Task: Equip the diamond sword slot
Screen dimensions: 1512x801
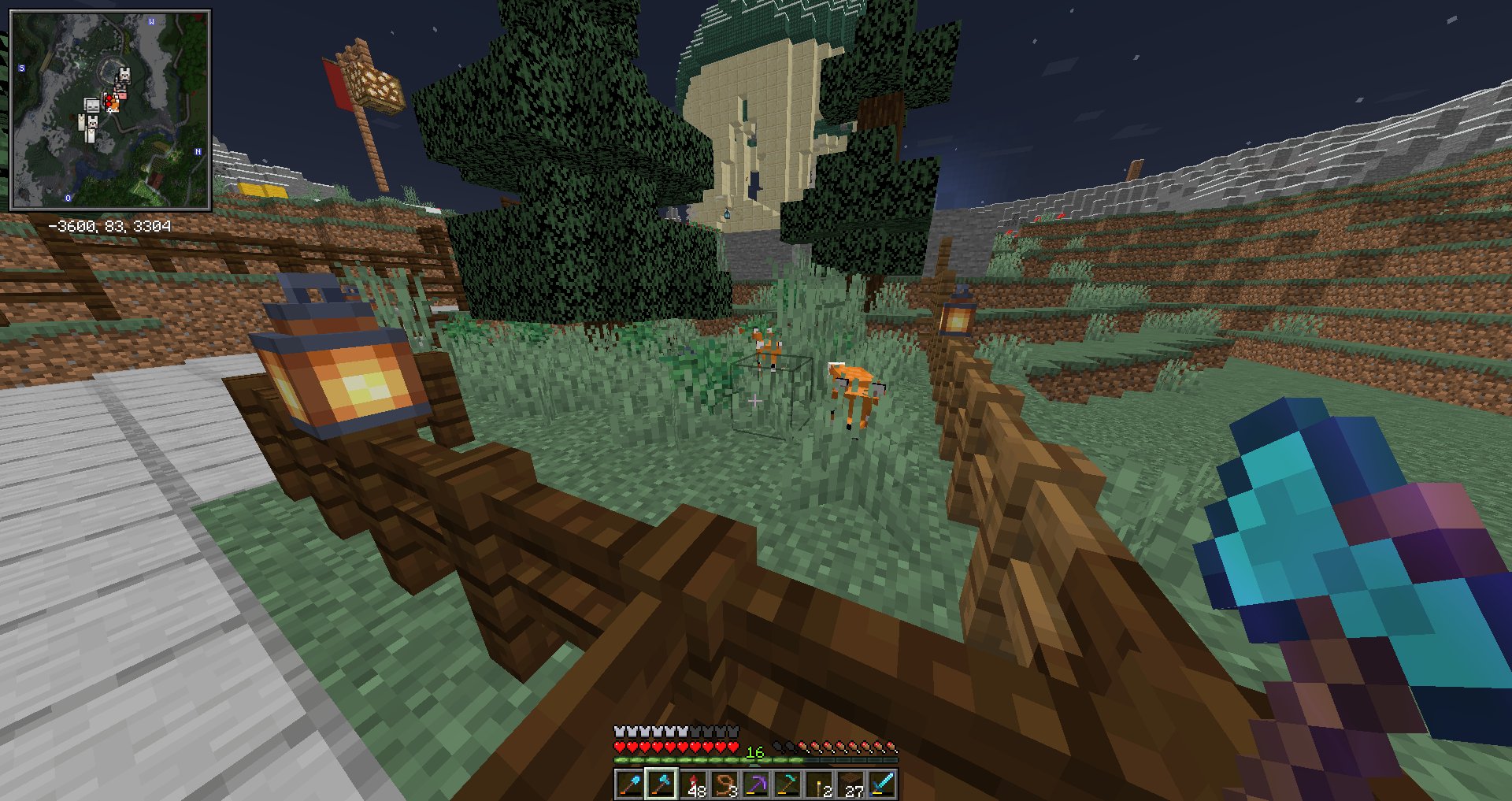Action: point(882,784)
